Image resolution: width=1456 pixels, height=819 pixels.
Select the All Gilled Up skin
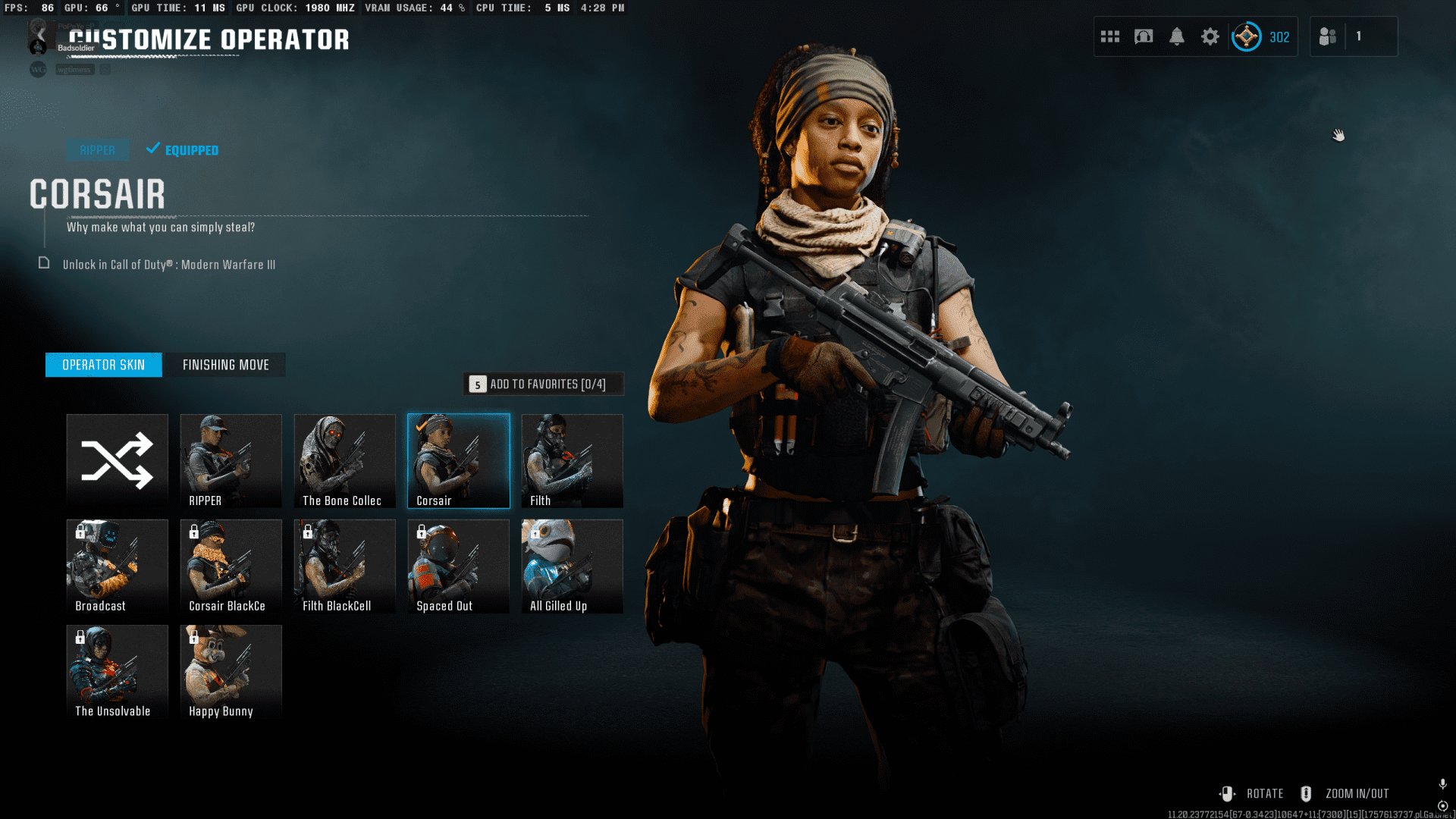(x=573, y=566)
